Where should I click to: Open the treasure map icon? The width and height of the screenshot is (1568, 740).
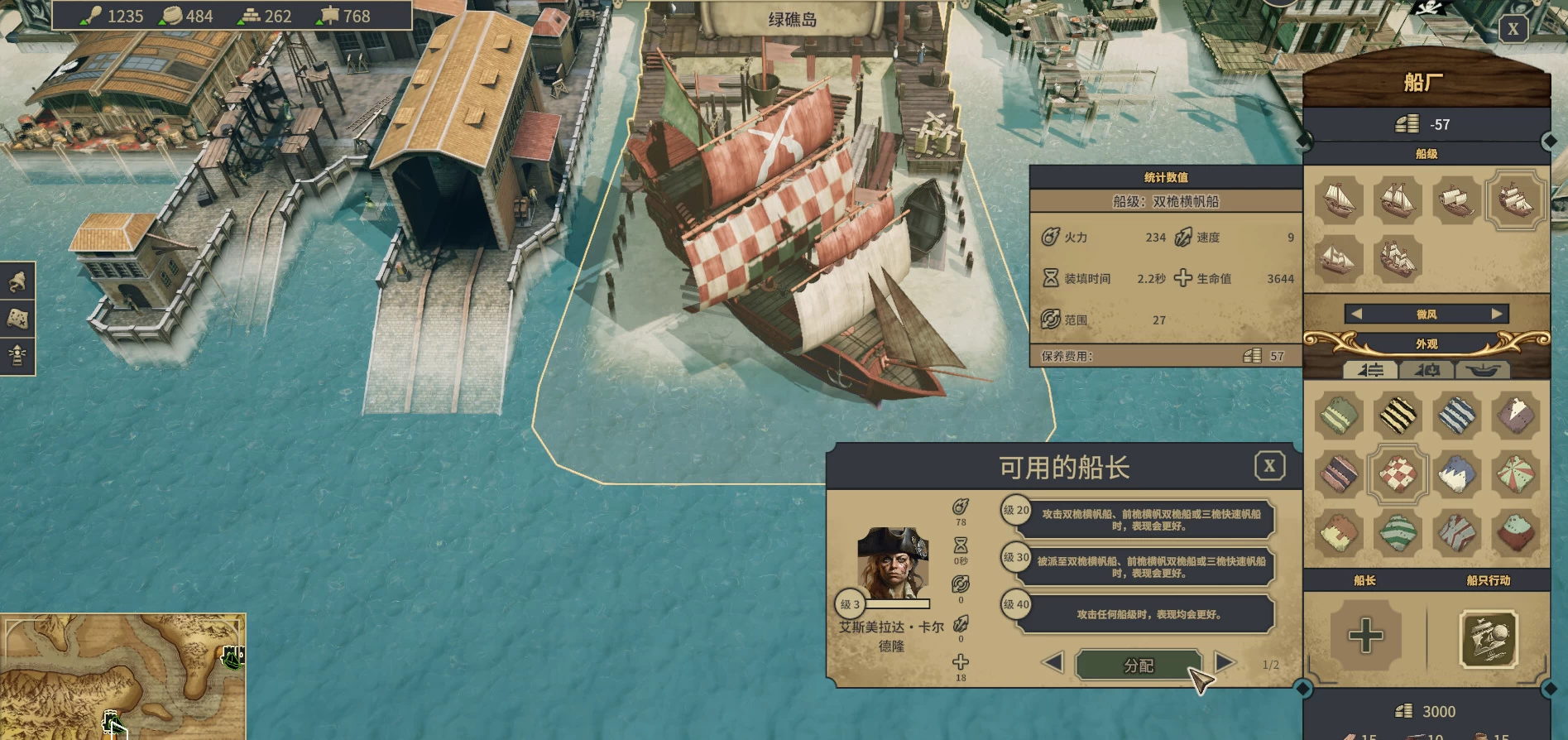17,319
